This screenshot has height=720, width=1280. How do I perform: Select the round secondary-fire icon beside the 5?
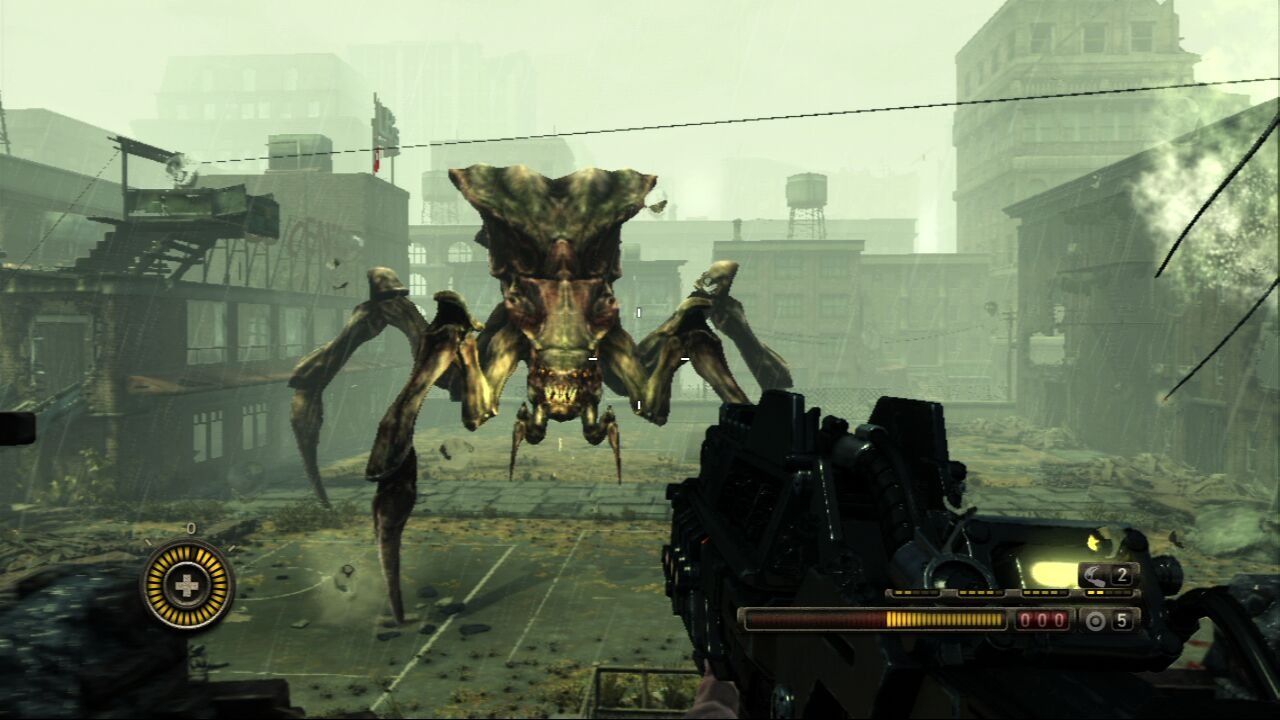[1096, 621]
